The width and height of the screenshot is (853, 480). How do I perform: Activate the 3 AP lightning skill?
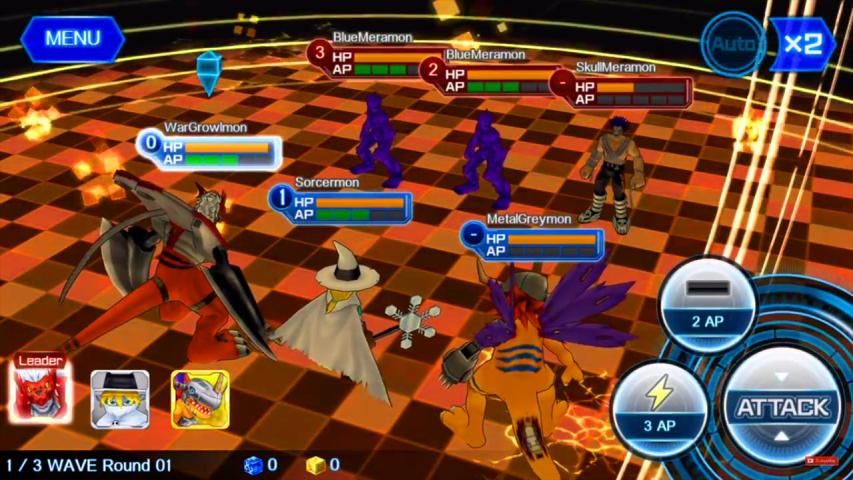point(659,408)
